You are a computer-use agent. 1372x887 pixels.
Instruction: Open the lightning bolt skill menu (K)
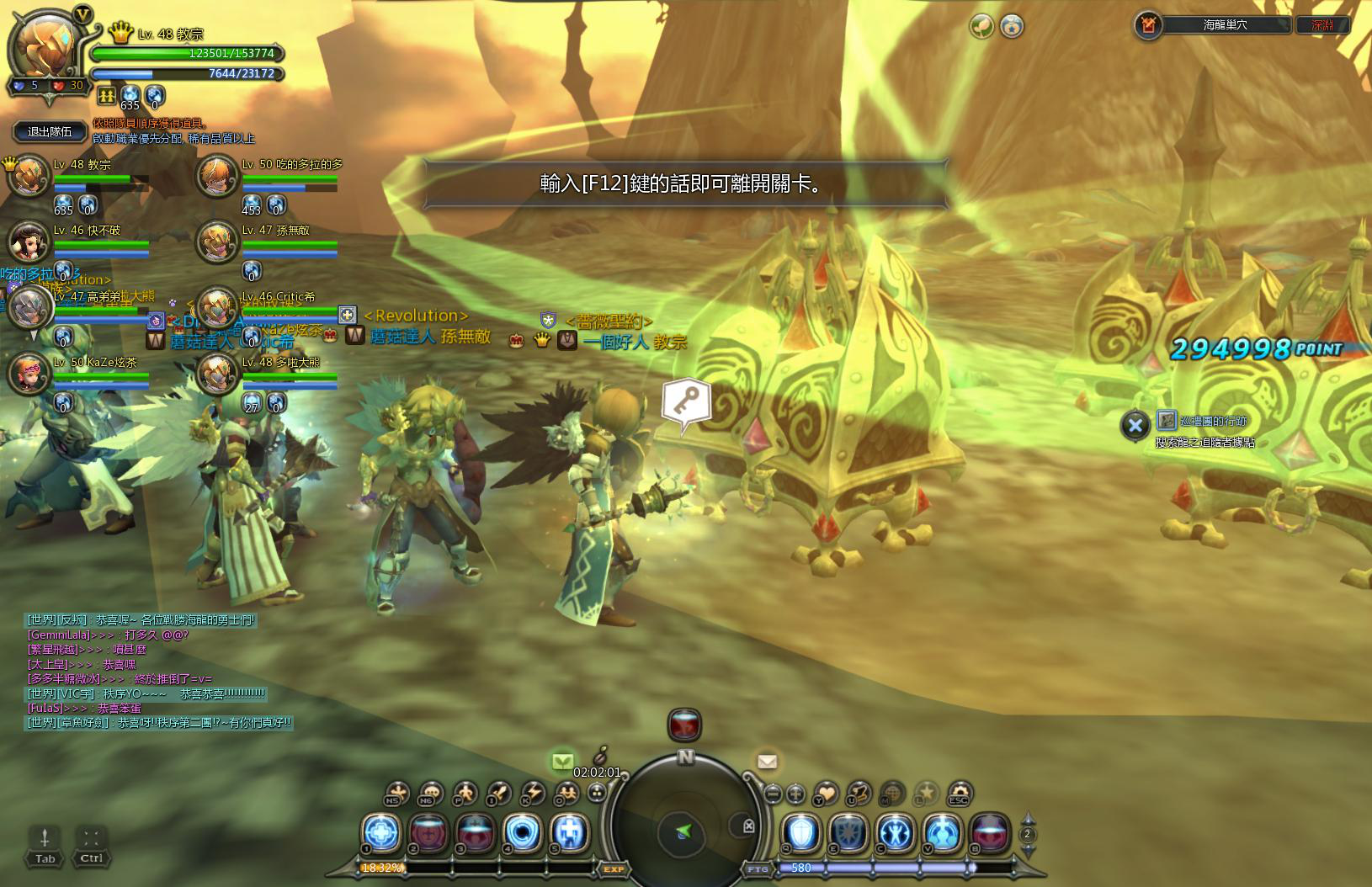coord(533,793)
